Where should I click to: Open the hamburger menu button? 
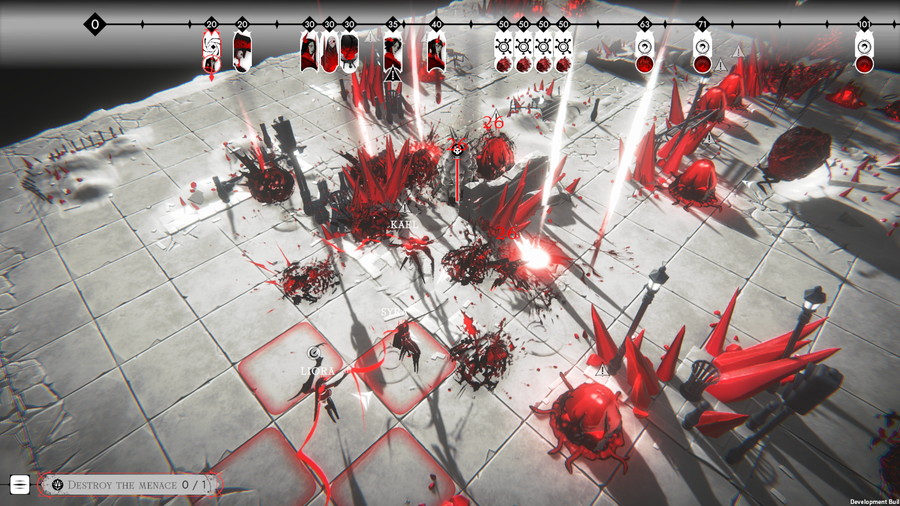pyautogui.click(x=20, y=485)
